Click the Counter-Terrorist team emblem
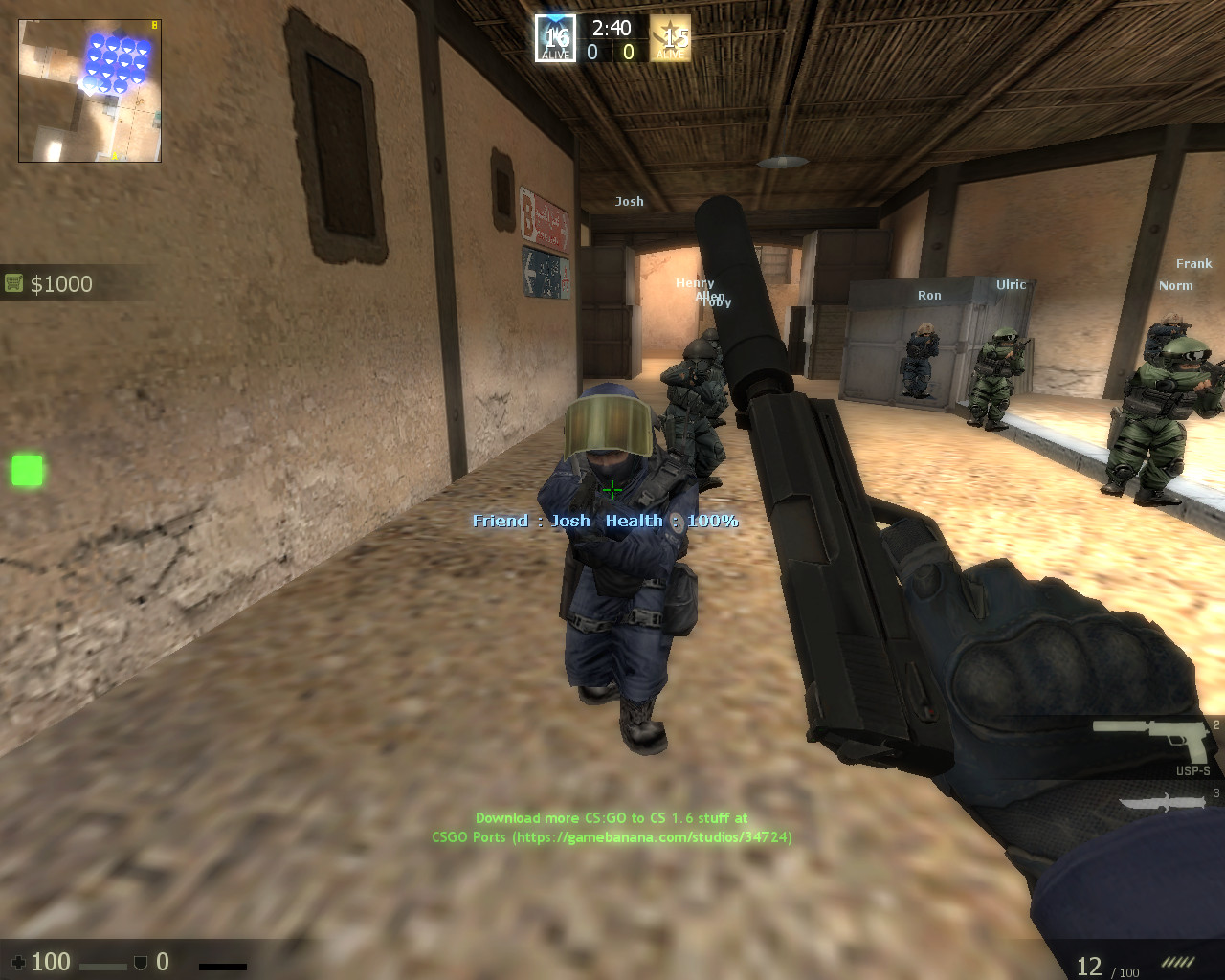 [554, 36]
